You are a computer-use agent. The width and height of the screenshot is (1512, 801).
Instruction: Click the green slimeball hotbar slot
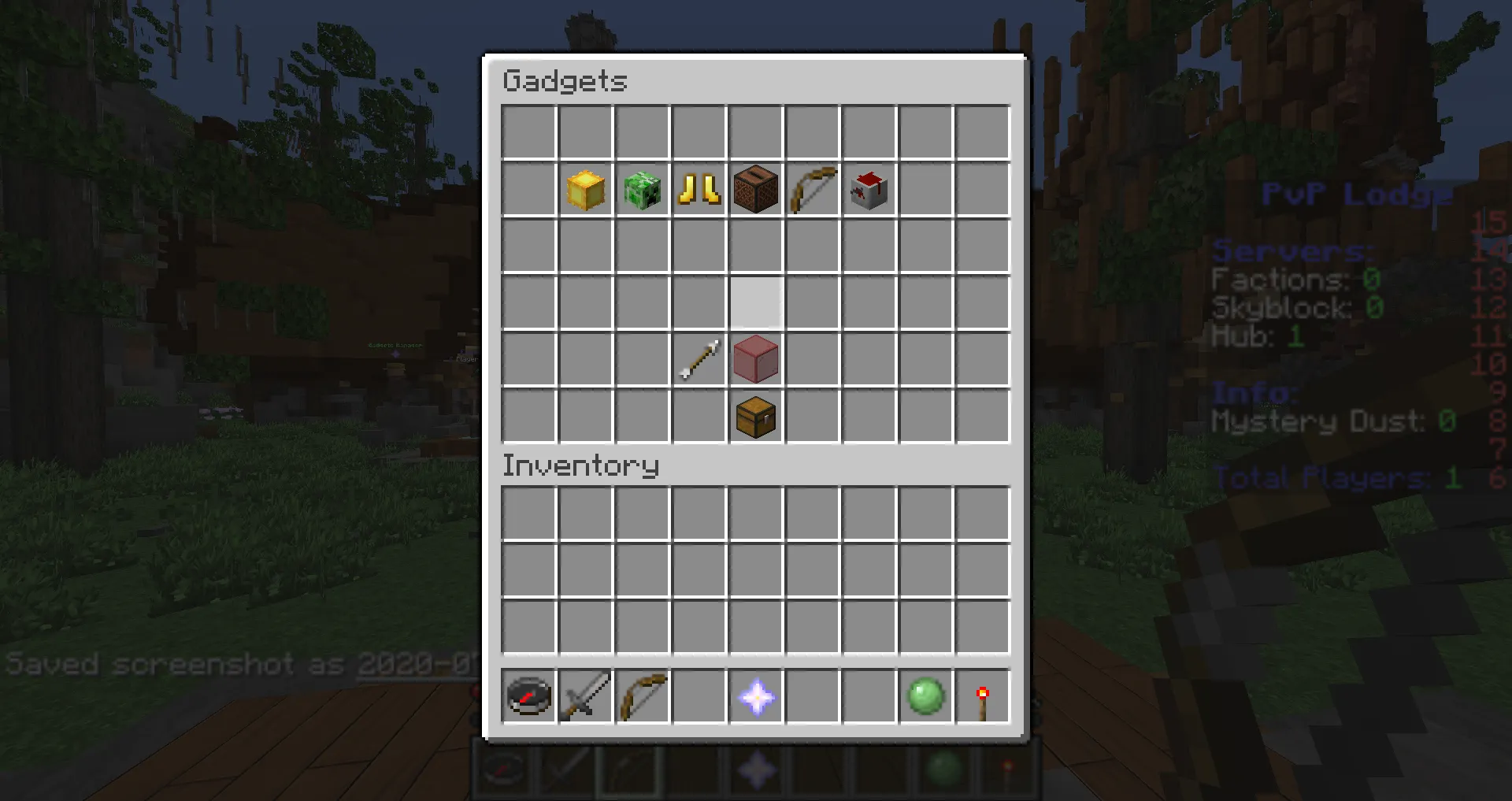(x=925, y=697)
